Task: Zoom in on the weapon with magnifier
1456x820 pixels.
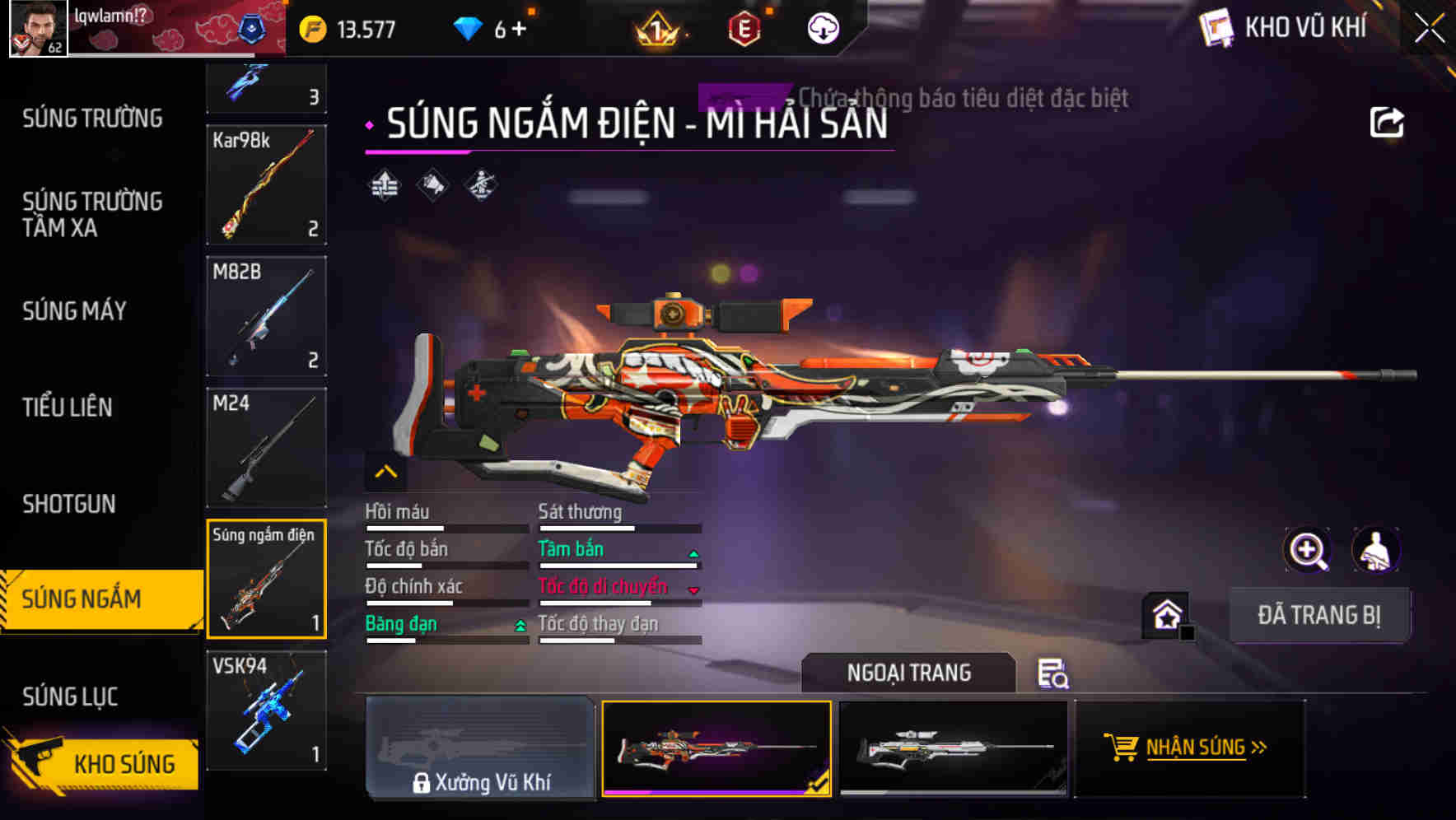Action: tap(1307, 550)
